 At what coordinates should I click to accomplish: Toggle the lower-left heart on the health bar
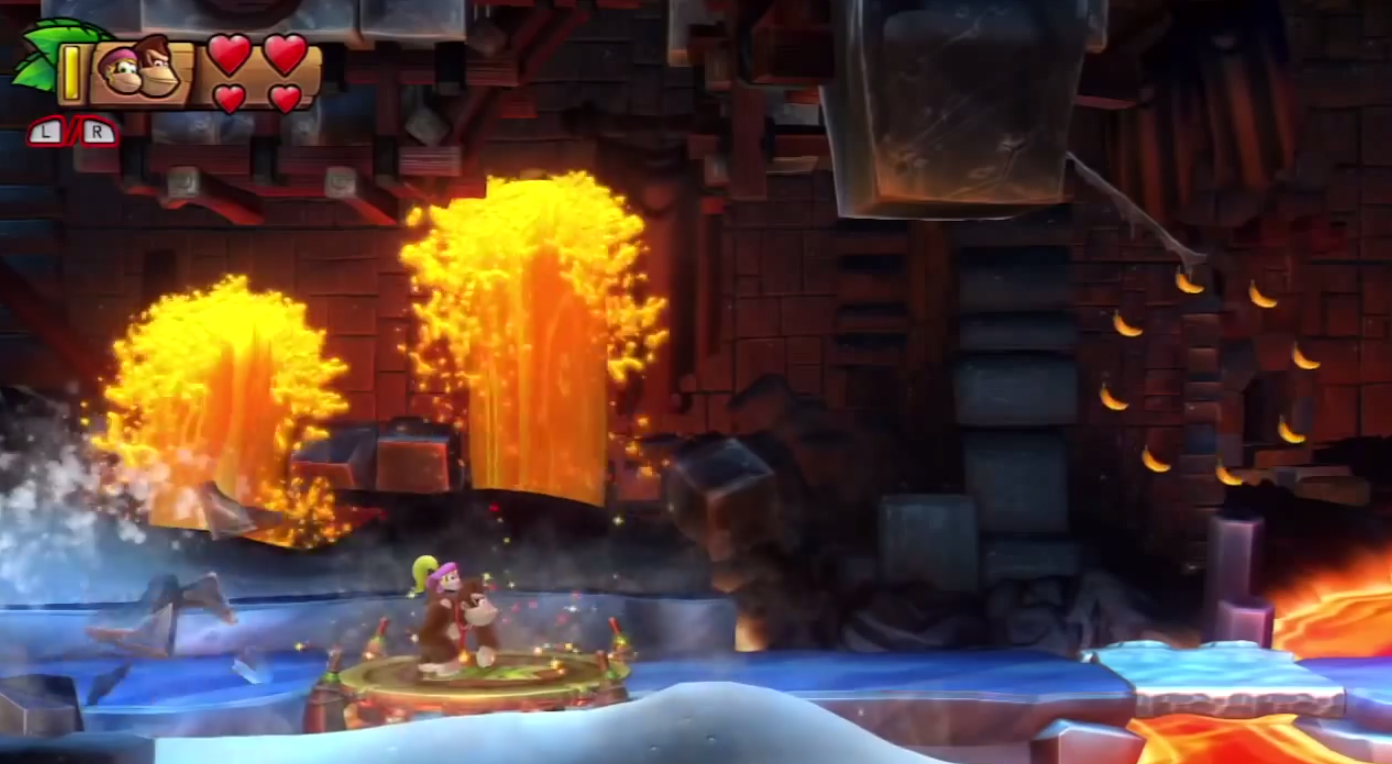click(x=228, y=95)
